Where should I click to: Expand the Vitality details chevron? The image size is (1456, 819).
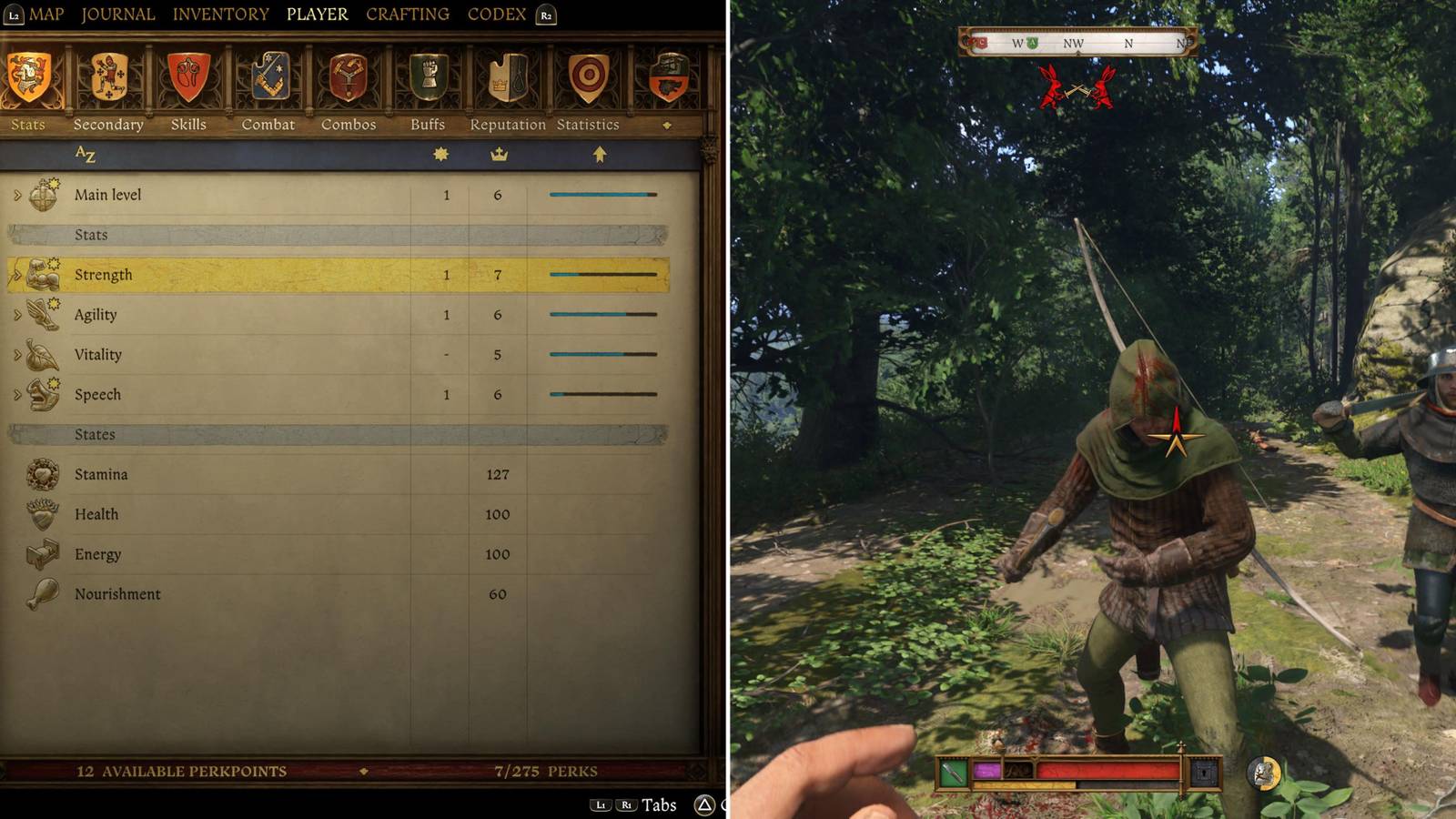coord(16,354)
